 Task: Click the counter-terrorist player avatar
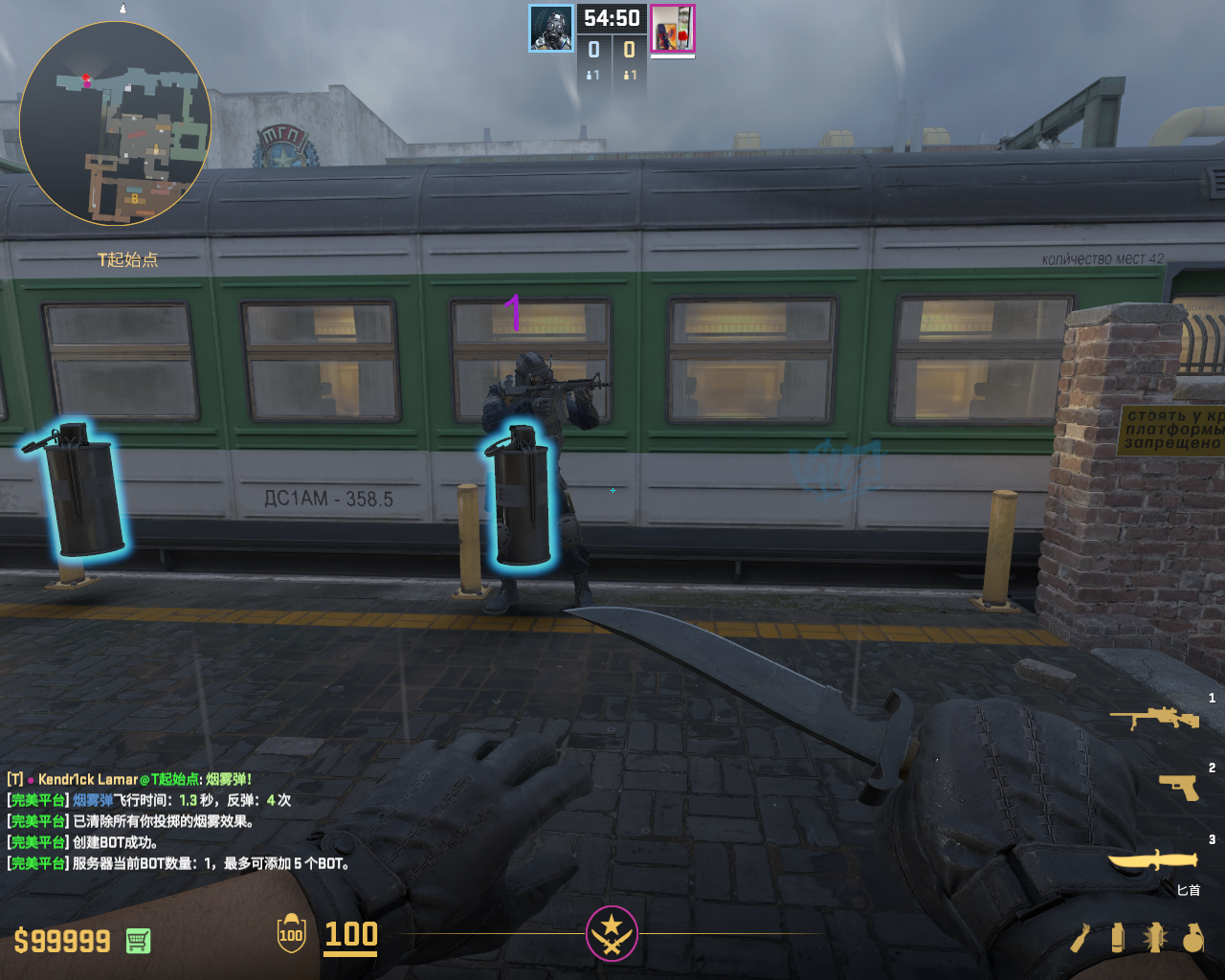pyautogui.click(x=551, y=28)
